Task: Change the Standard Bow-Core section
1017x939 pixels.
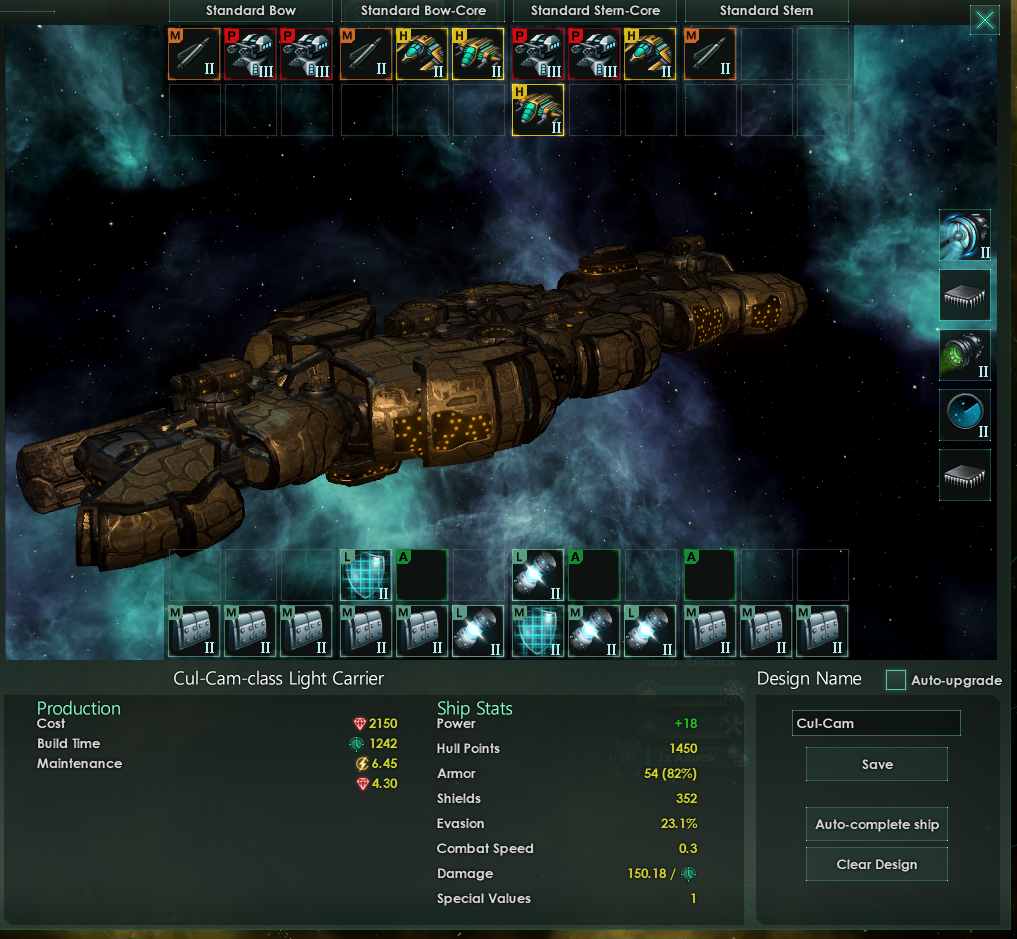Action: click(423, 11)
